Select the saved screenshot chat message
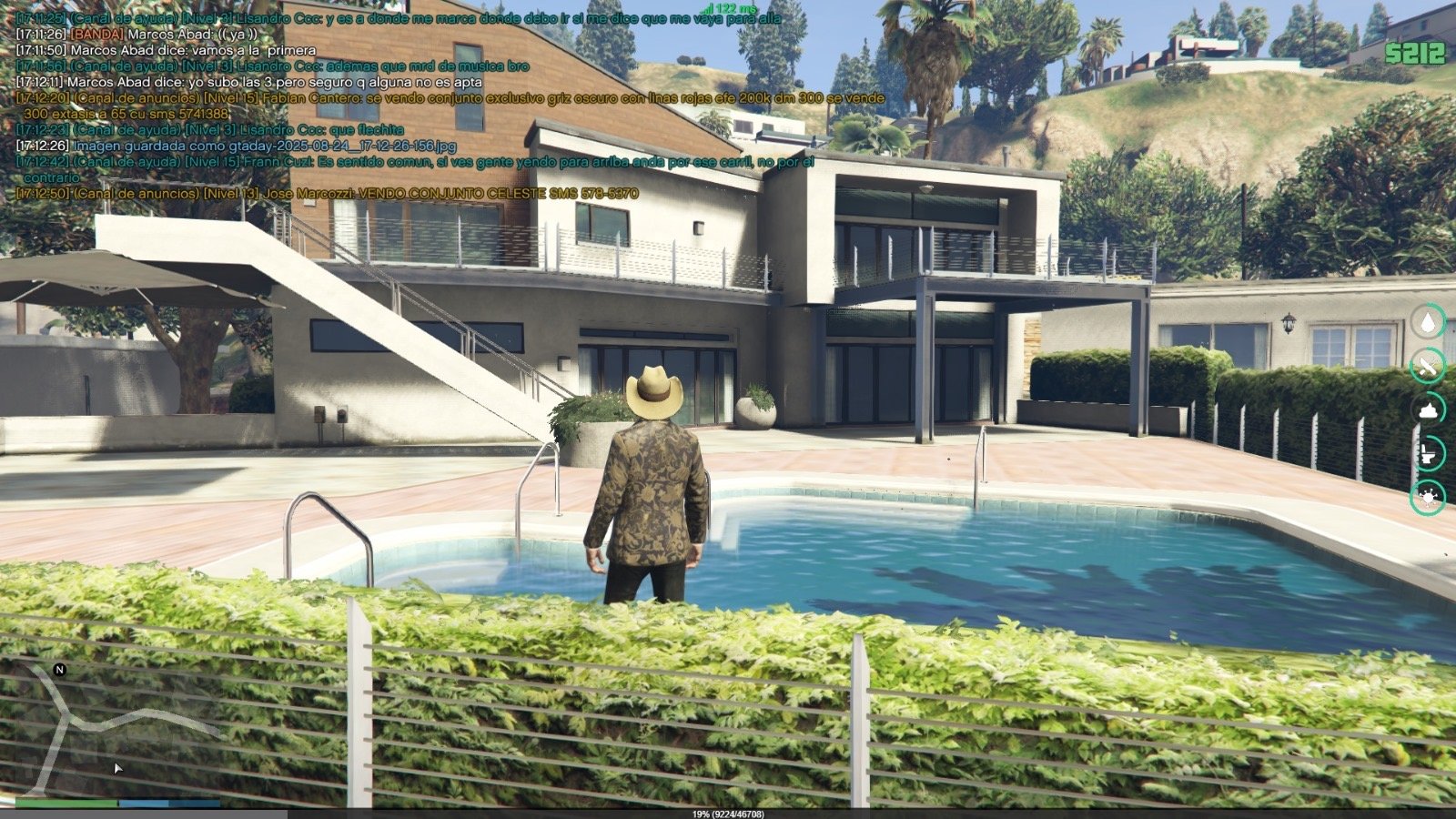The height and width of the screenshot is (819, 1456). [237, 146]
